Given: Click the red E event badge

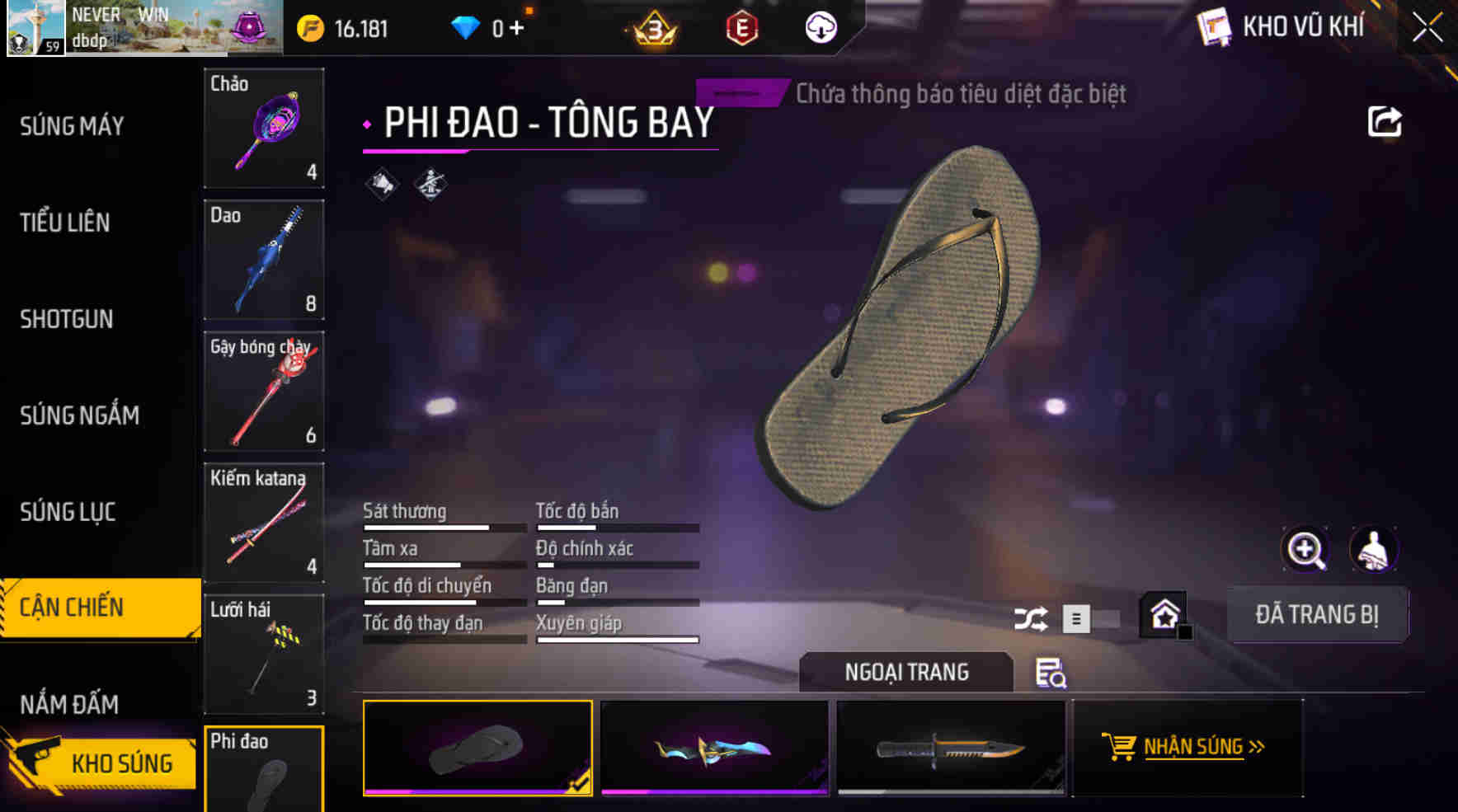Looking at the screenshot, I should point(741,27).
